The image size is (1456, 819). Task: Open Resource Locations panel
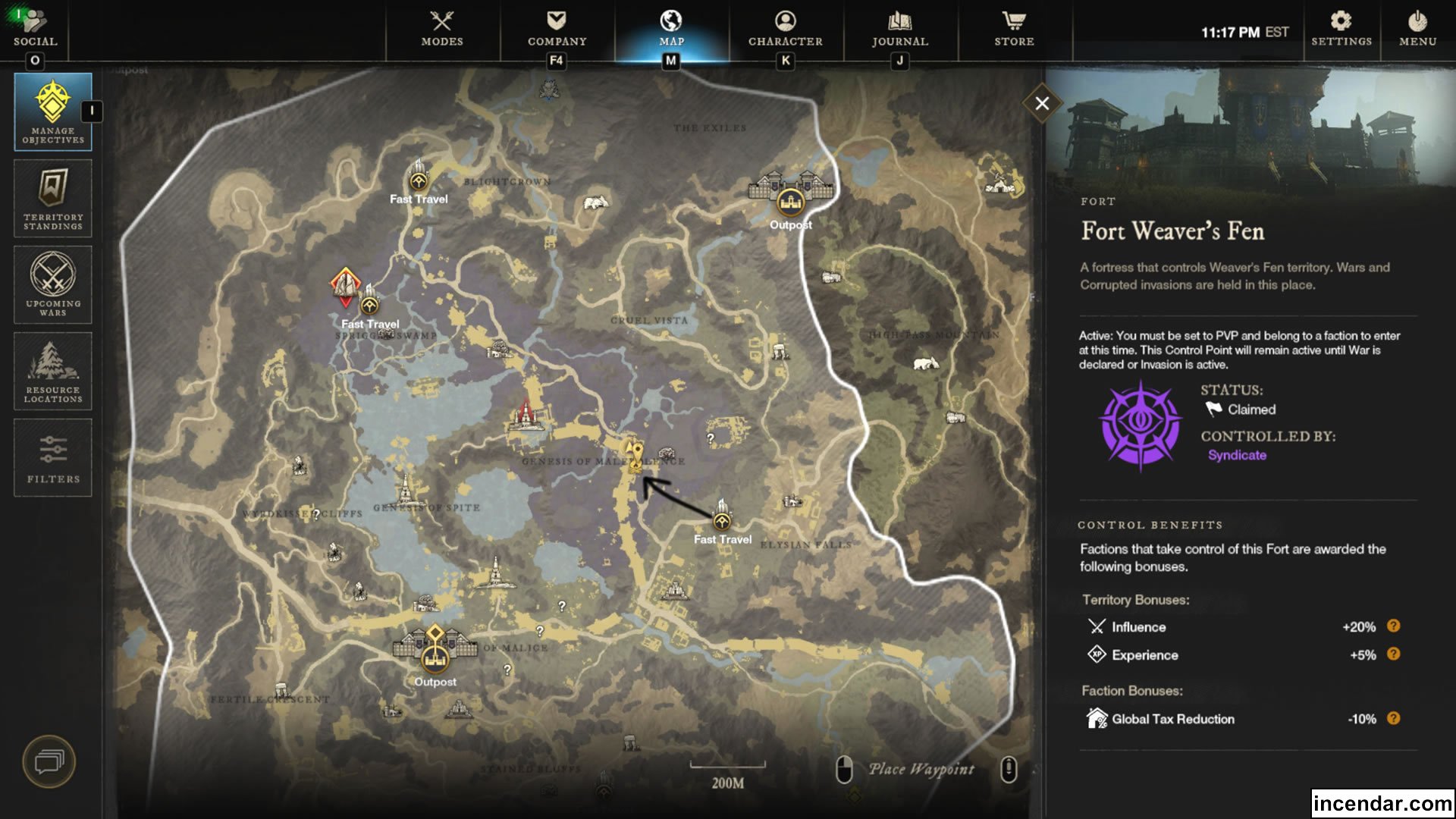(x=52, y=371)
